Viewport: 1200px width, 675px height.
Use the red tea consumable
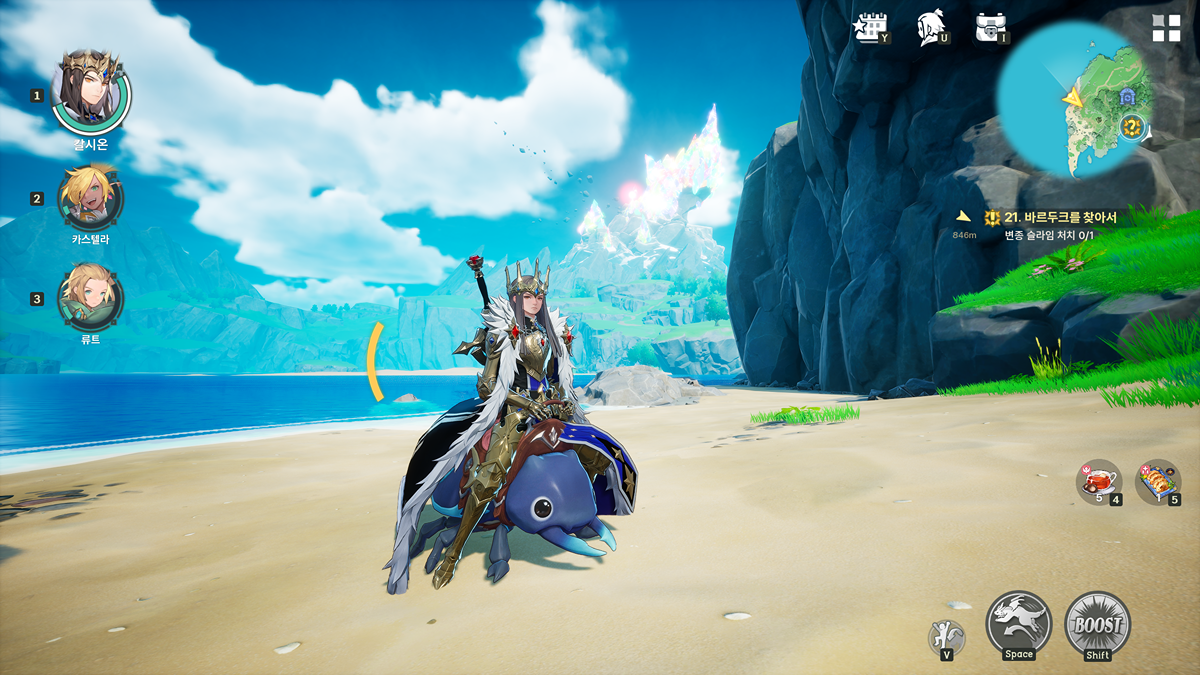pos(1097,480)
